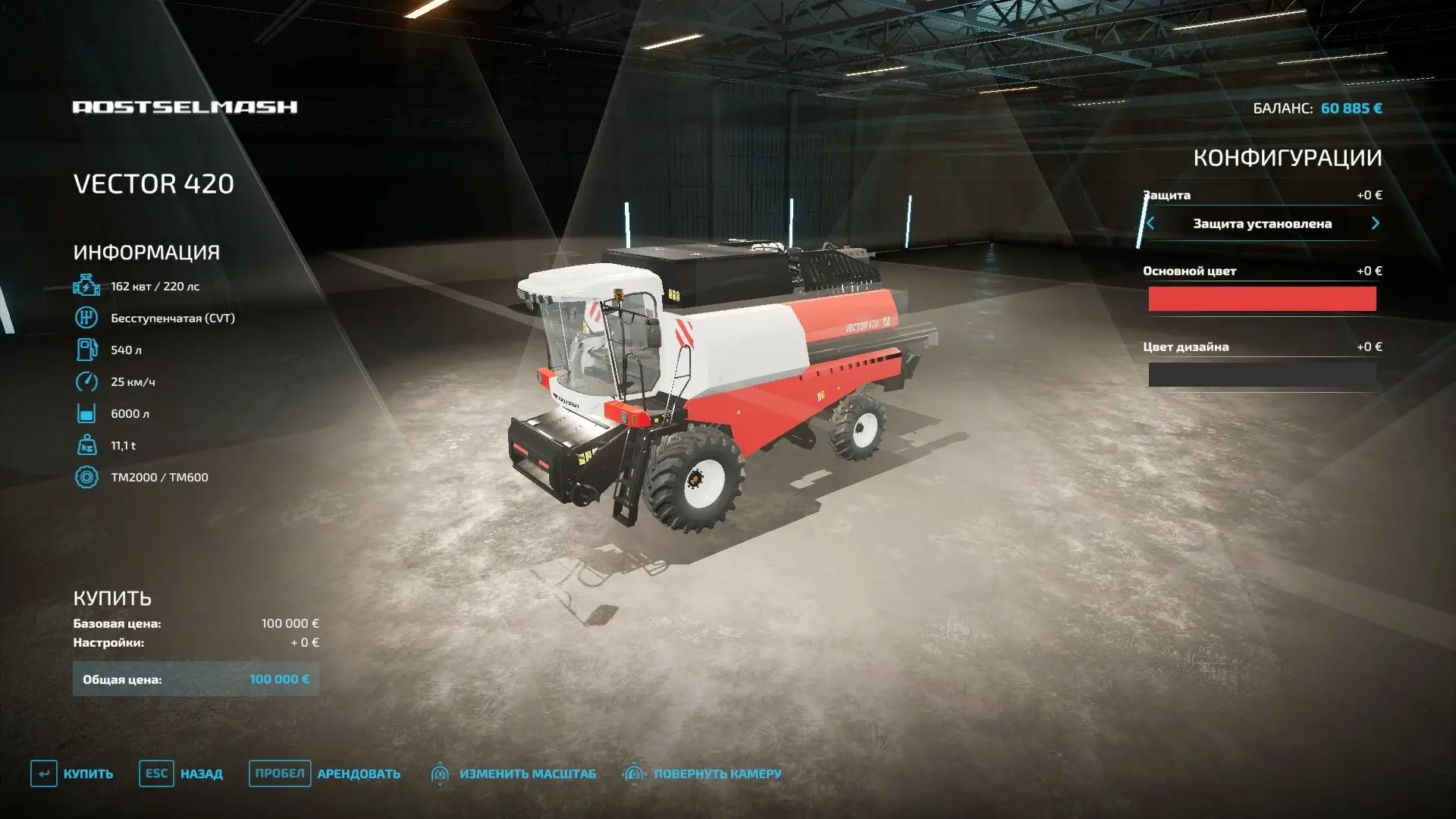The image size is (1456, 819).
Task: Switch the main color selection for Основной цвет
Action: point(1261,299)
